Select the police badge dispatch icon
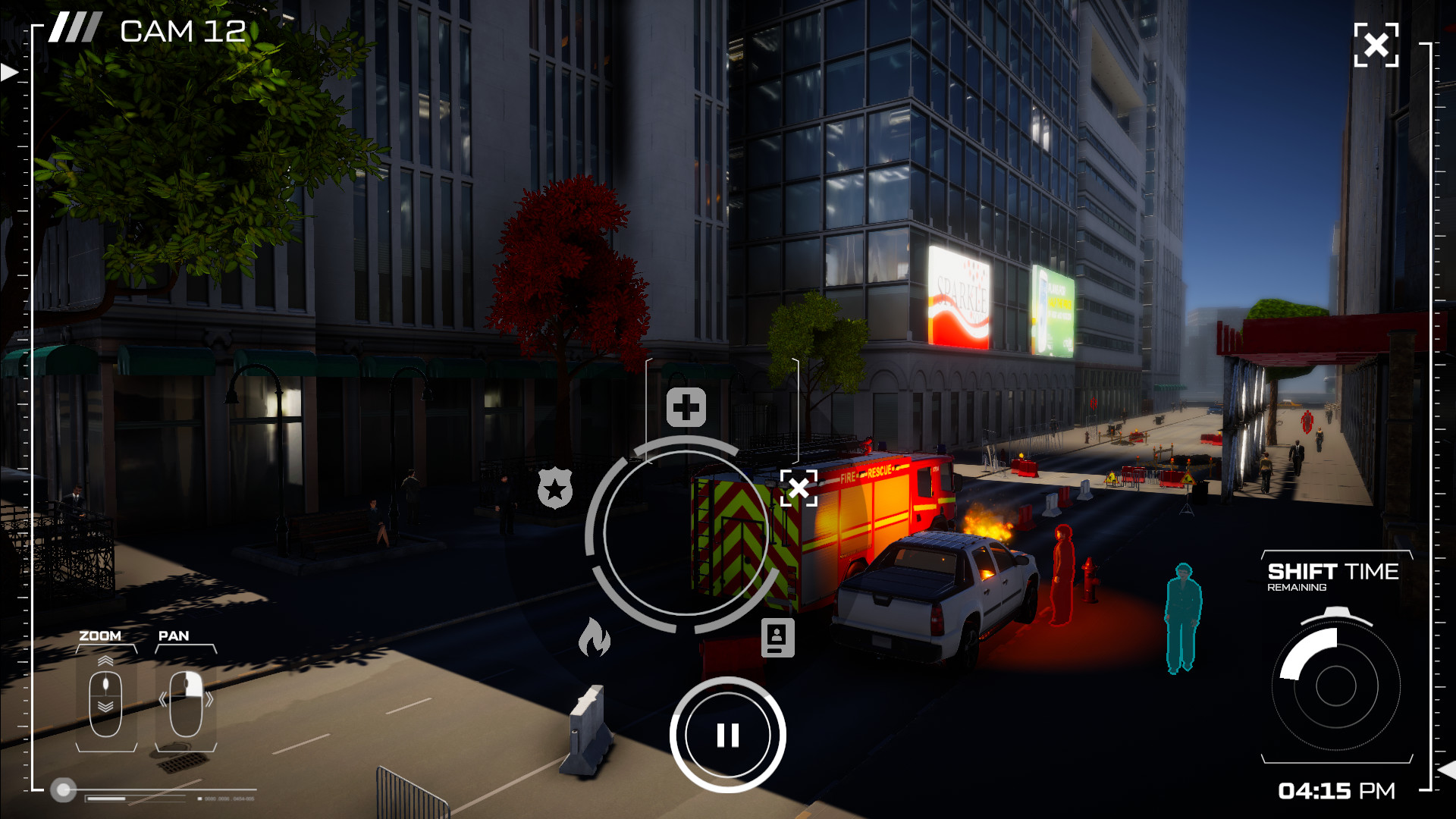Viewport: 1456px width, 819px height. (556, 488)
